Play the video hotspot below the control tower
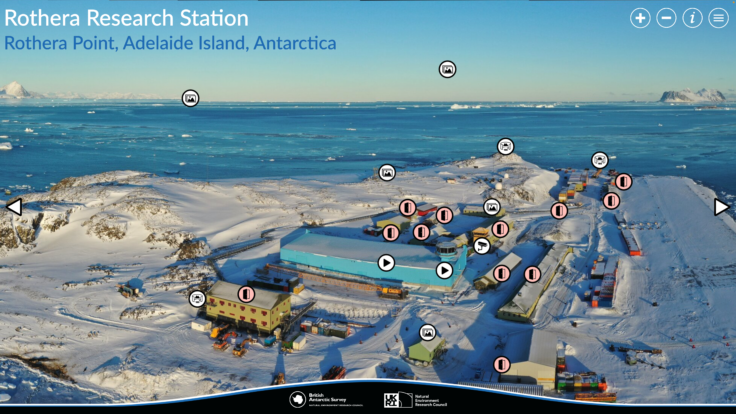This screenshot has height=414, width=736. [x=444, y=270]
